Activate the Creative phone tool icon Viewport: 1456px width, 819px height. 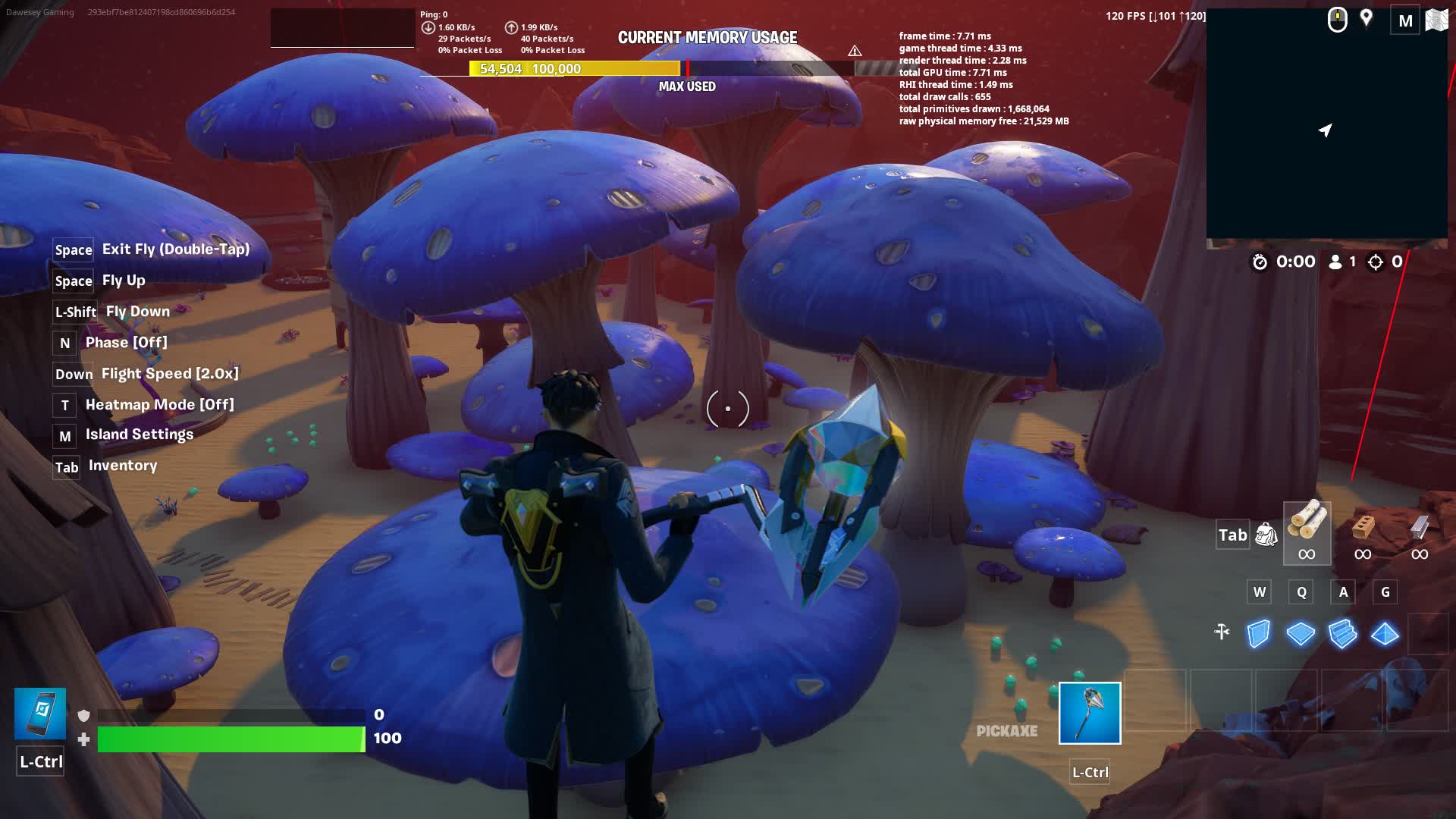[x=40, y=714]
